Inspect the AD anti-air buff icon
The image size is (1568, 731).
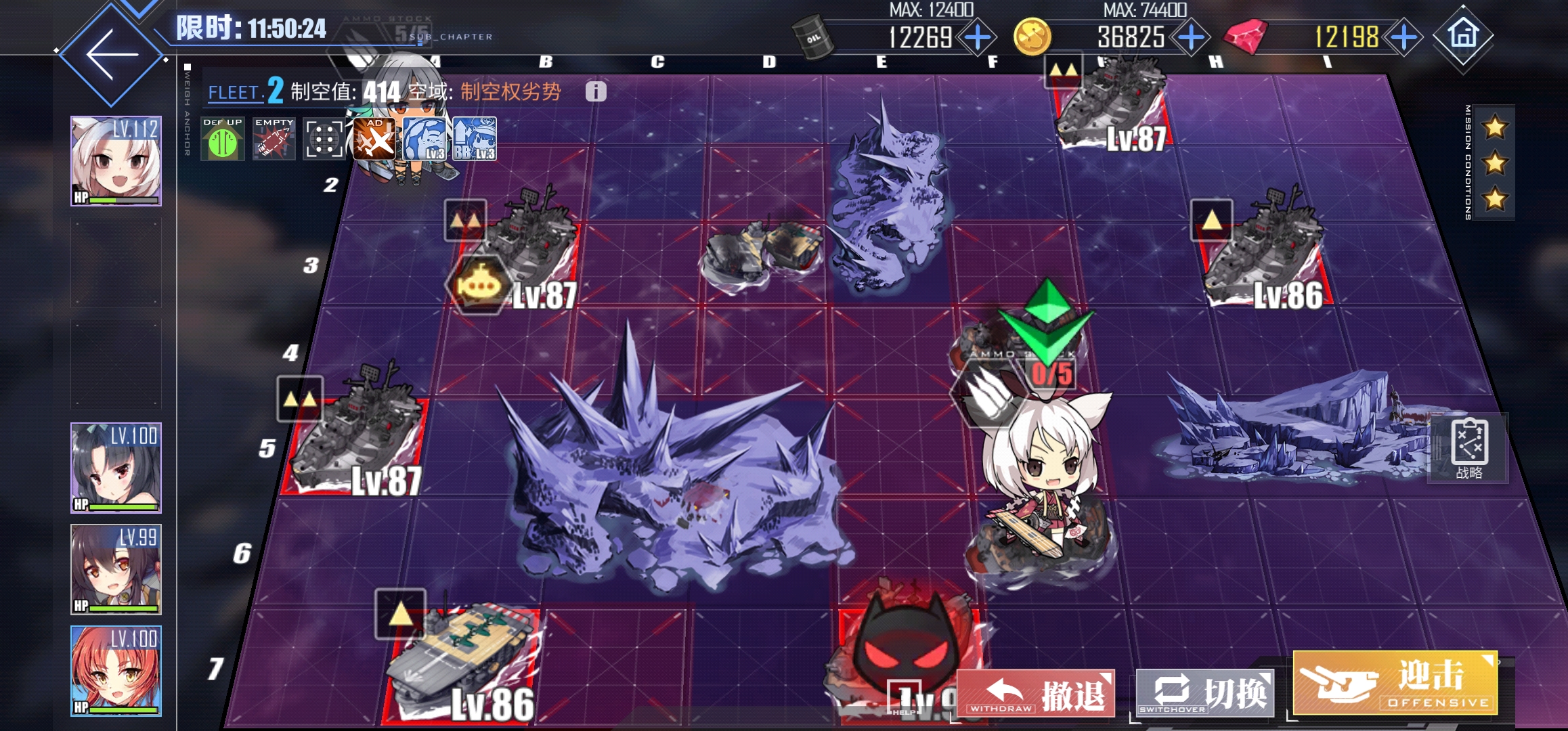[374, 139]
